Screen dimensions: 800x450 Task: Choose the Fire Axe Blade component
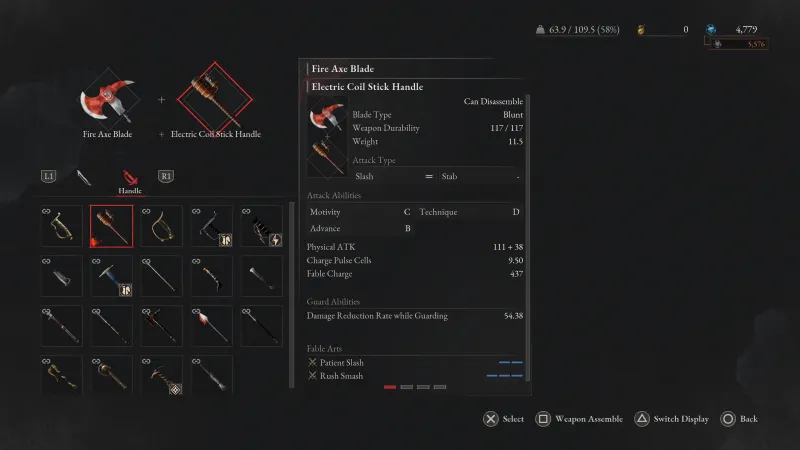(x=108, y=99)
